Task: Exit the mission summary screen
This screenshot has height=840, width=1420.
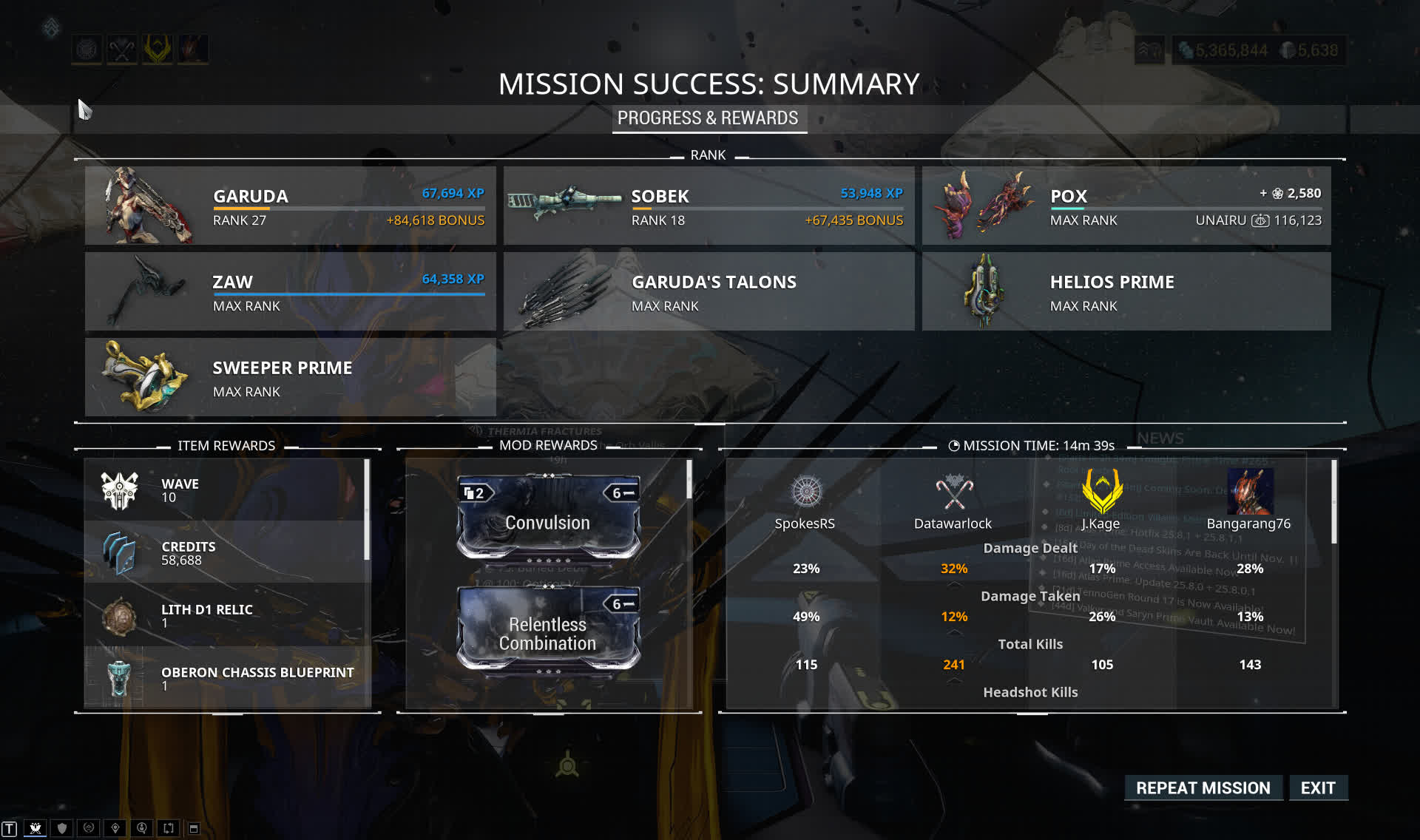Action: pyautogui.click(x=1317, y=788)
